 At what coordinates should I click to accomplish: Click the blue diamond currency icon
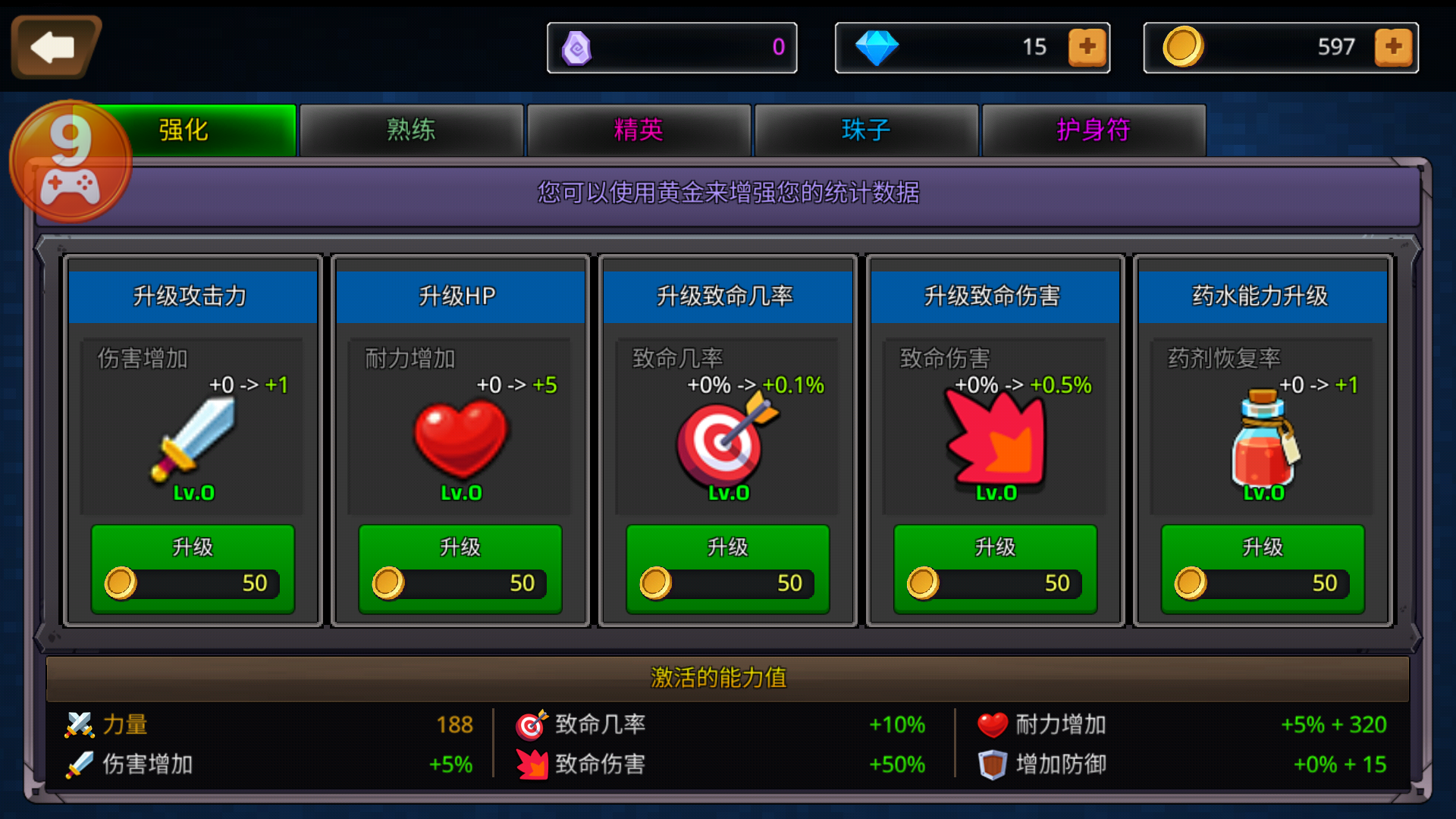click(x=878, y=47)
